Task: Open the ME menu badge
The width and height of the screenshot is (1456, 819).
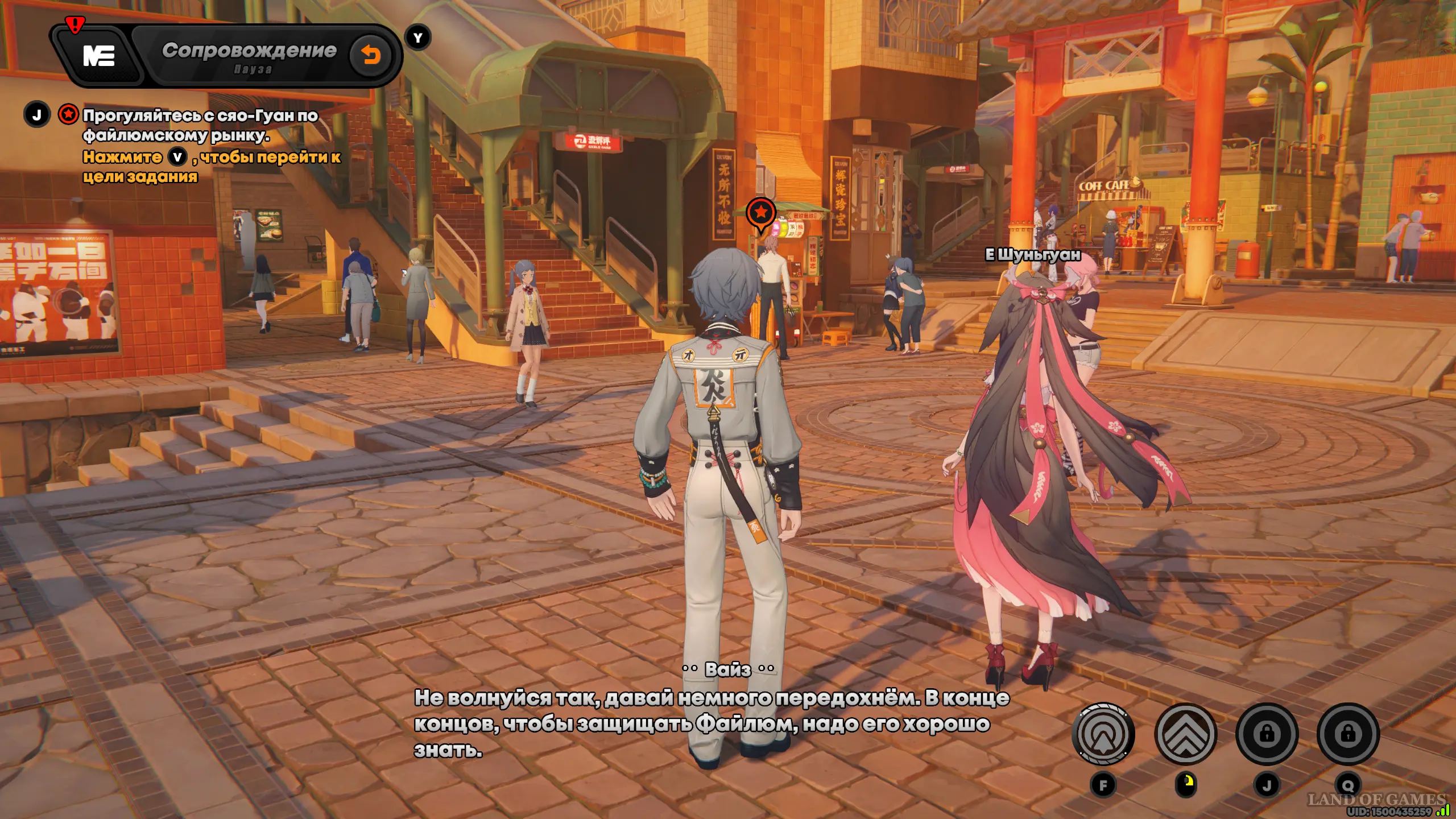Action: [x=99, y=56]
